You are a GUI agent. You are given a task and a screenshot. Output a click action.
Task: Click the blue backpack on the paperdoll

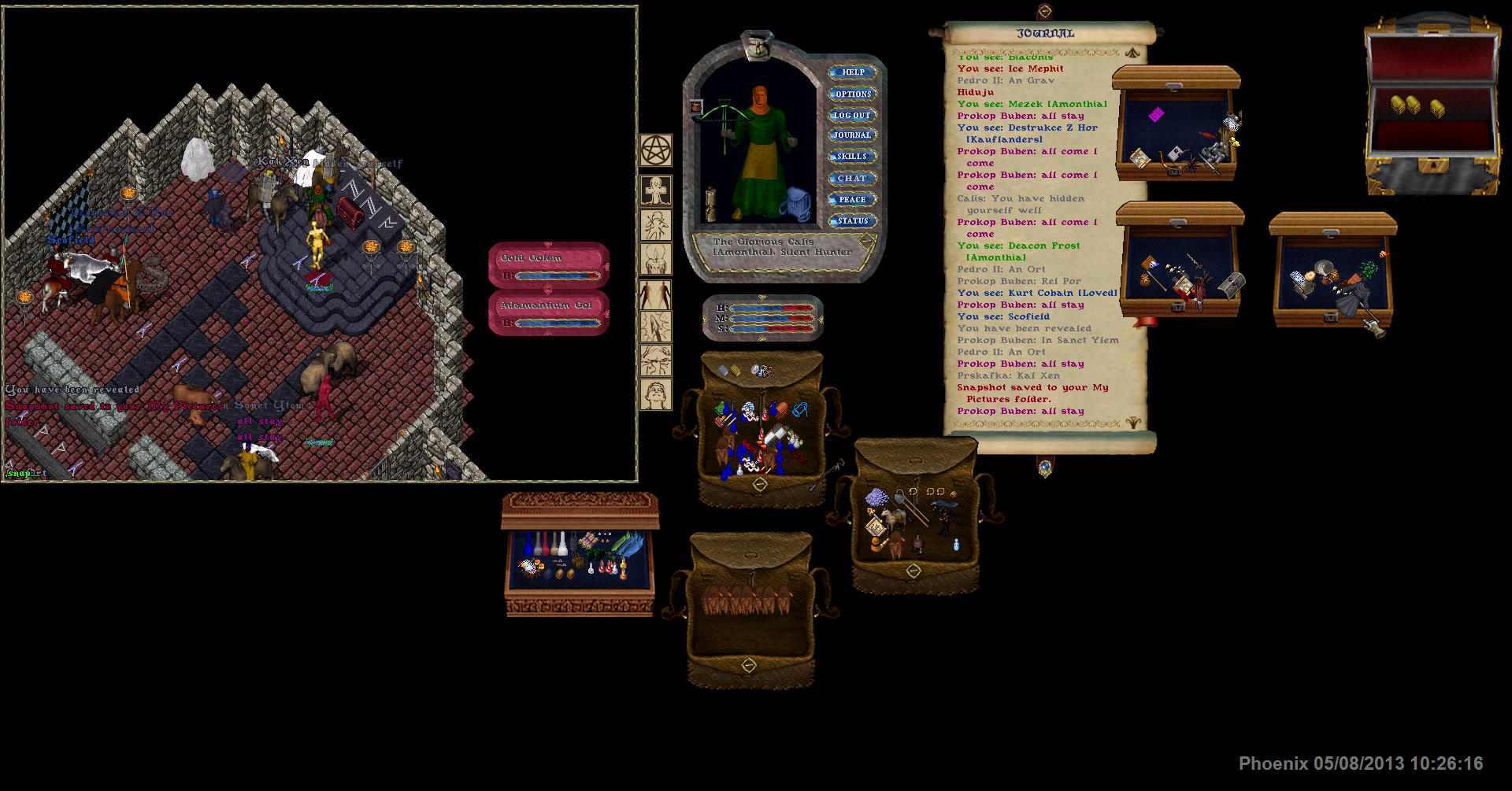(796, 205)
